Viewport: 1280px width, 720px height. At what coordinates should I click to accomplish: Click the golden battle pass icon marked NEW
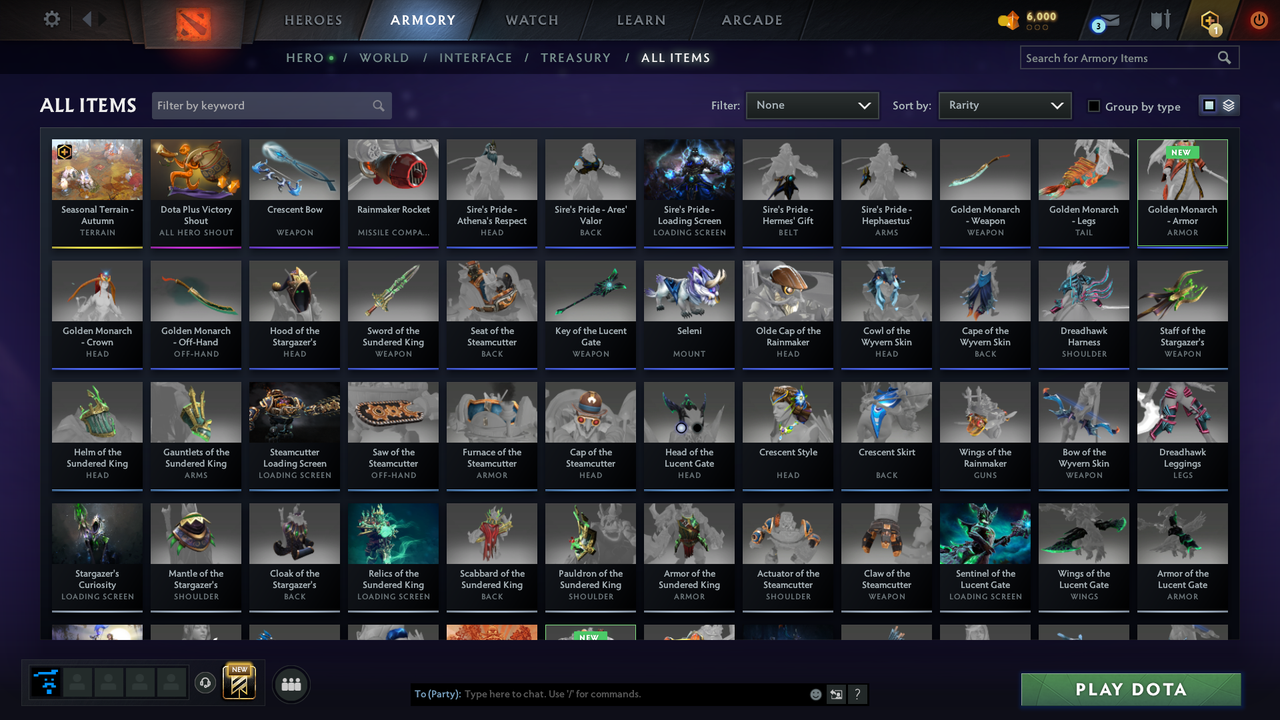tap(240, 682)
